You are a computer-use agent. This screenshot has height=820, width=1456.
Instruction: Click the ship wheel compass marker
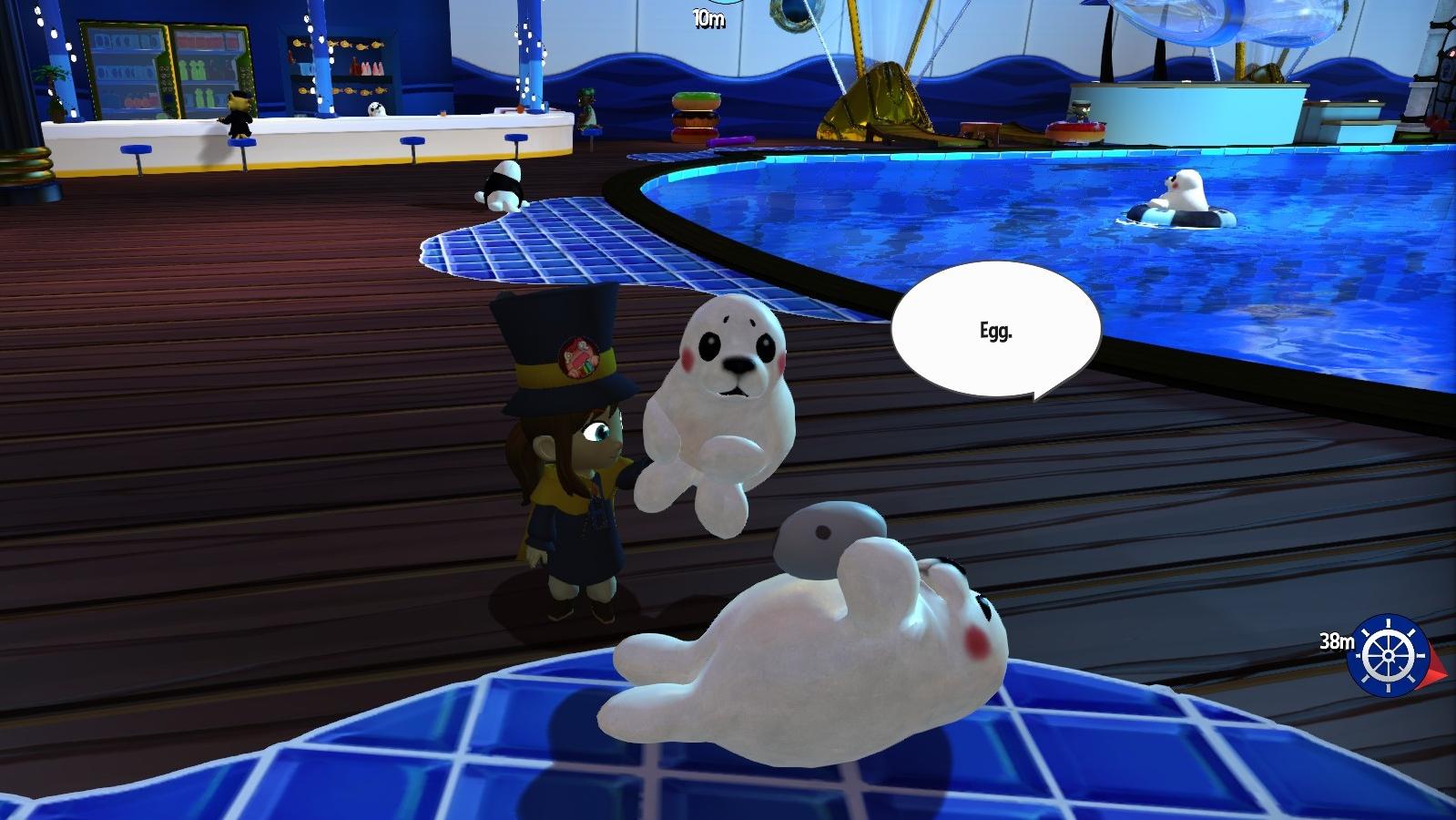click(1387, 654)
